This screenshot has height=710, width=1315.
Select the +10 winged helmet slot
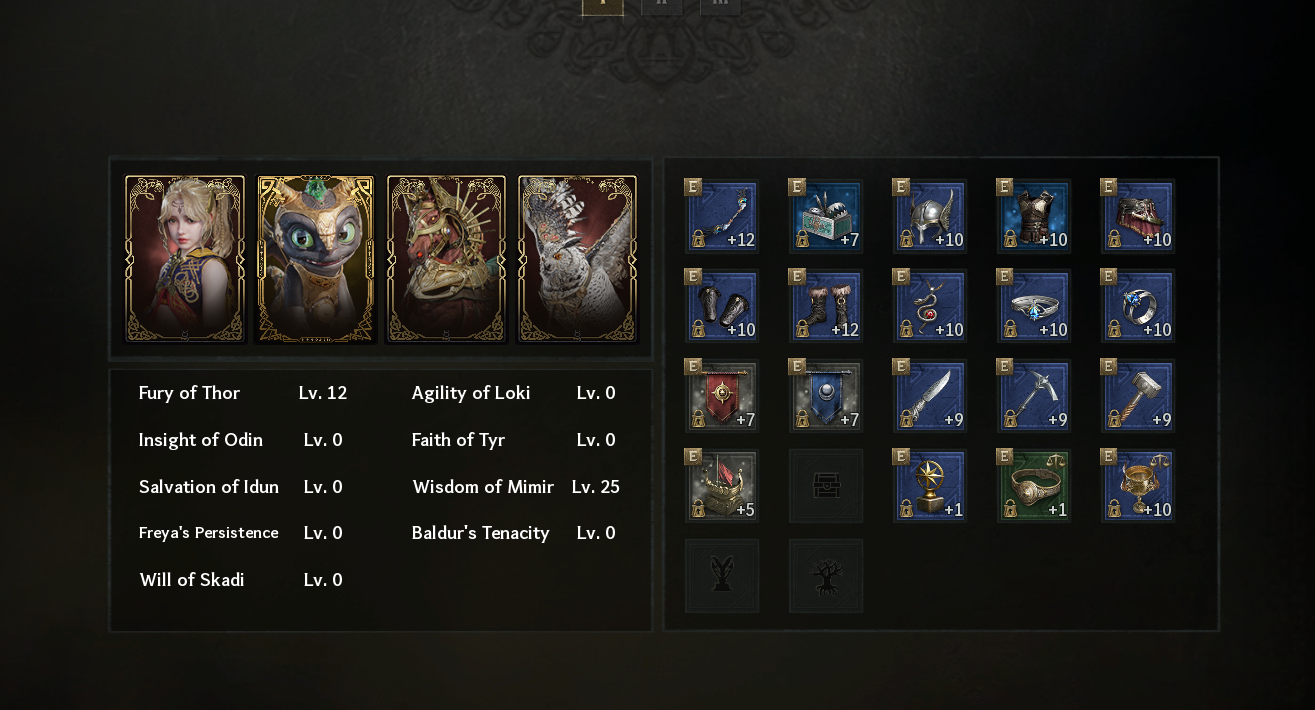[x=930, y=216]
